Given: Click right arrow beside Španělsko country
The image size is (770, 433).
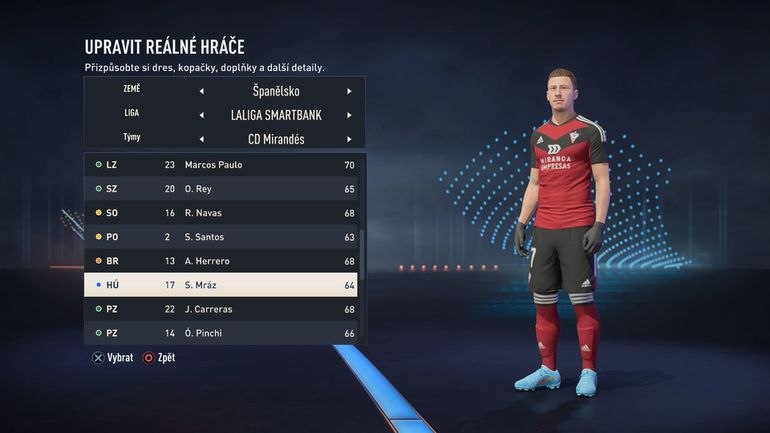Looking at the screenshot, I should (349, 91).
